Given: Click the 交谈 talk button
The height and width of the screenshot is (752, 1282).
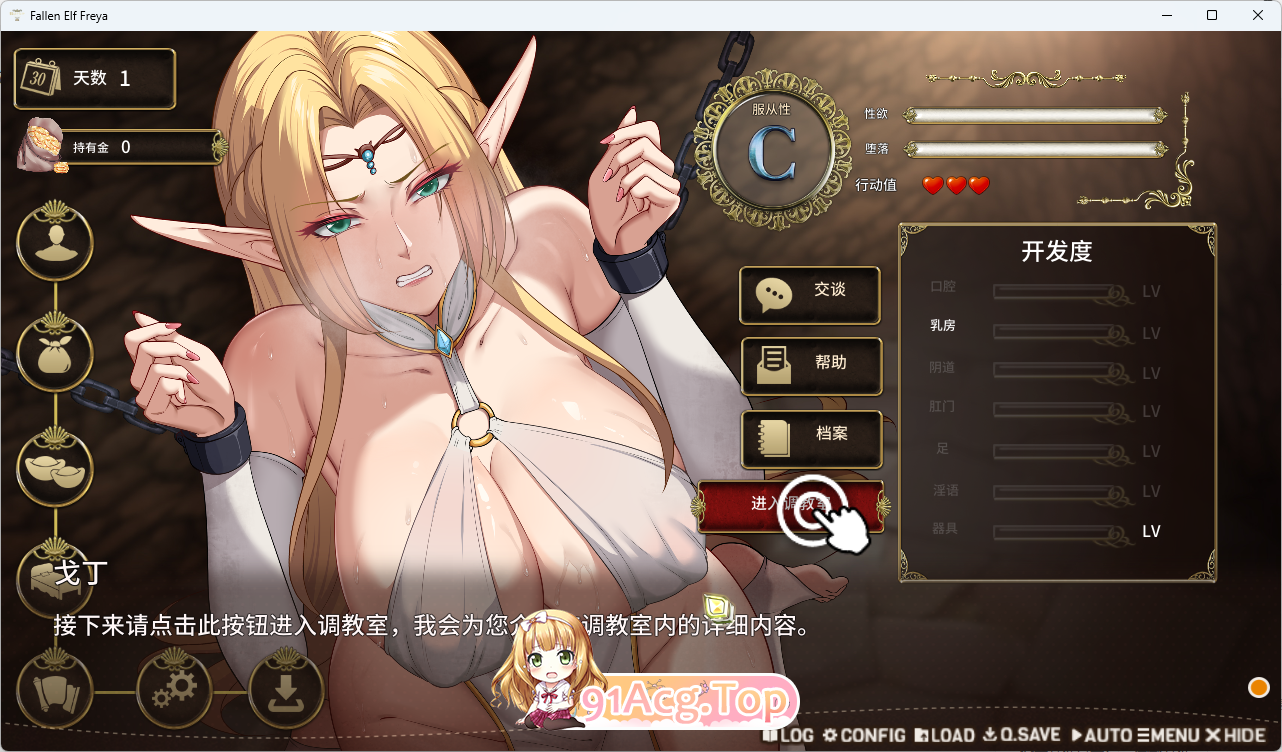Looking at the screenshot, I should point(810,295).
